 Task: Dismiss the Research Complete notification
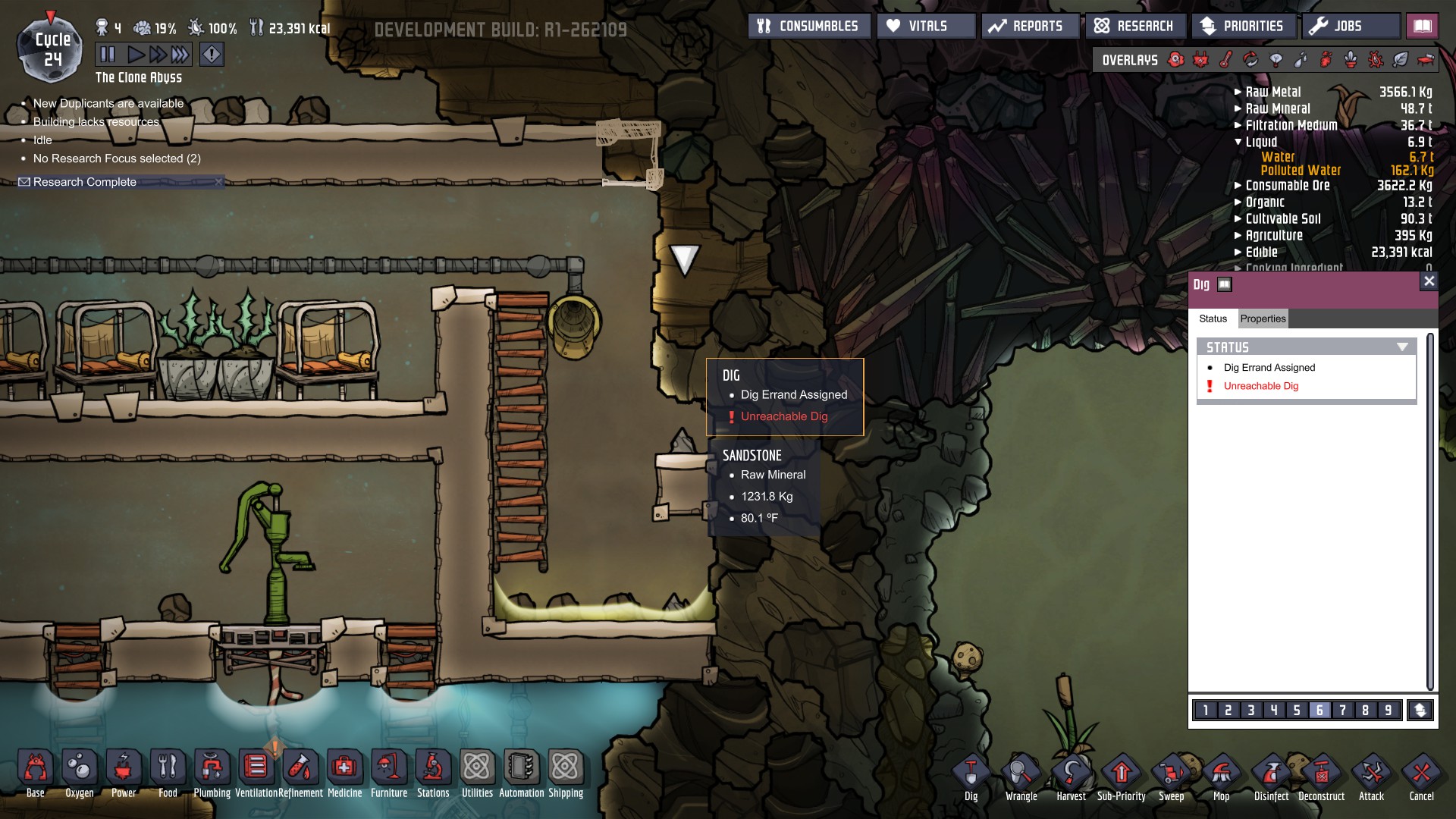220,182
